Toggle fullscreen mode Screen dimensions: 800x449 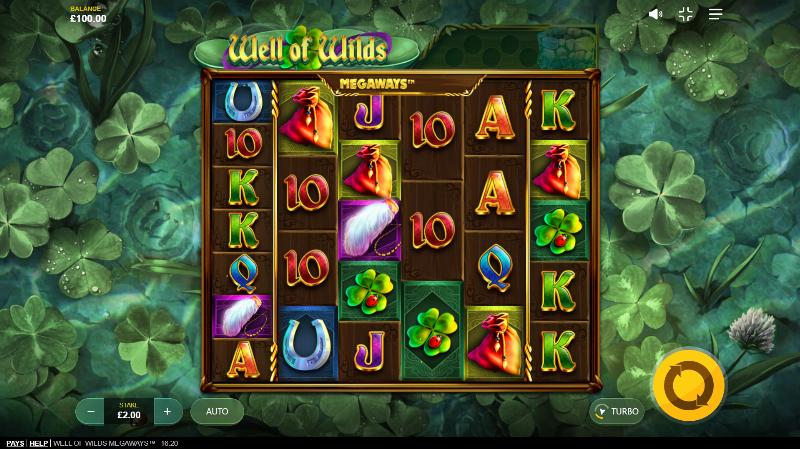(686, 14)
